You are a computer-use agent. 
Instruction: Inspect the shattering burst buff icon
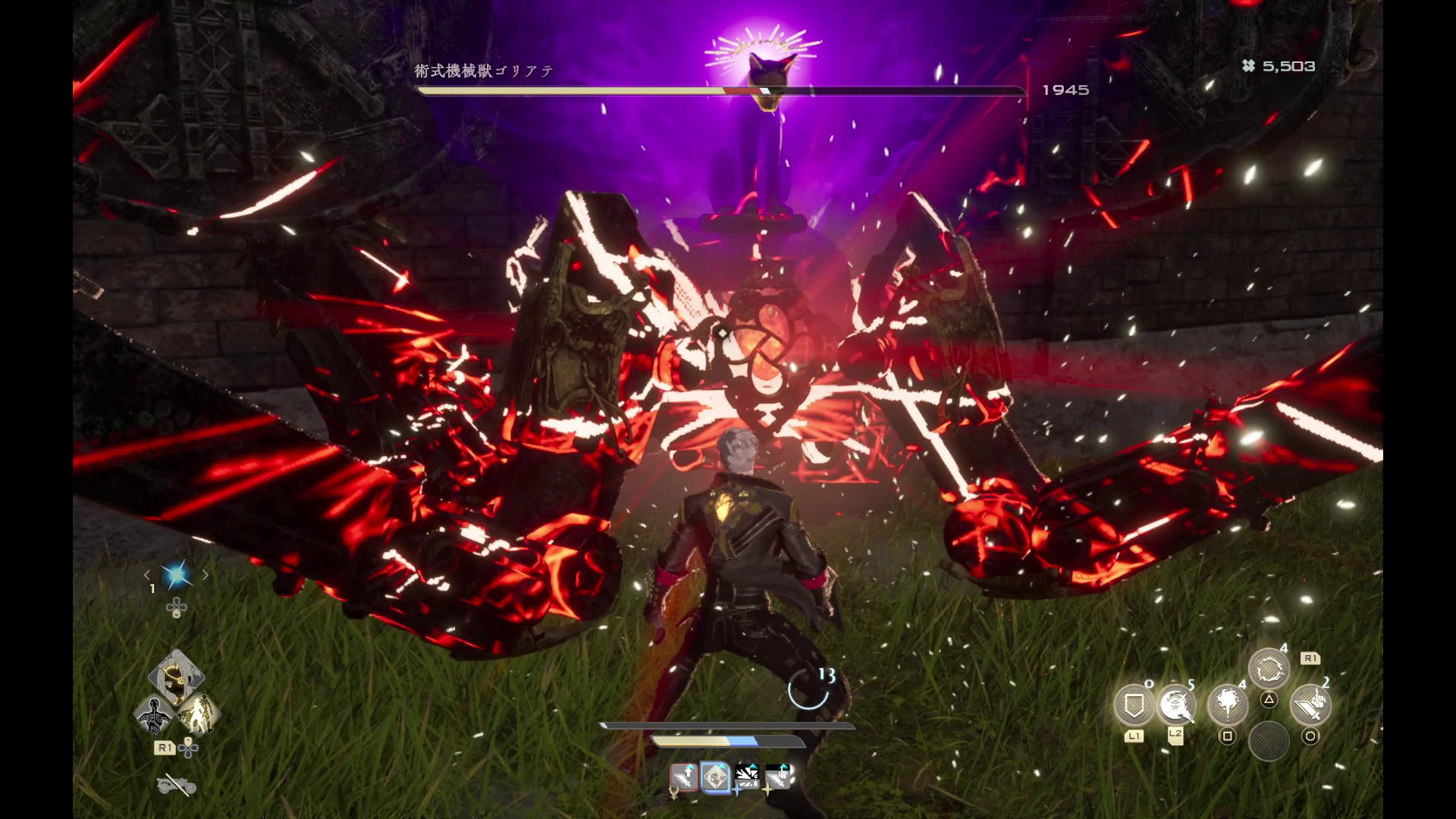(747, 777)
